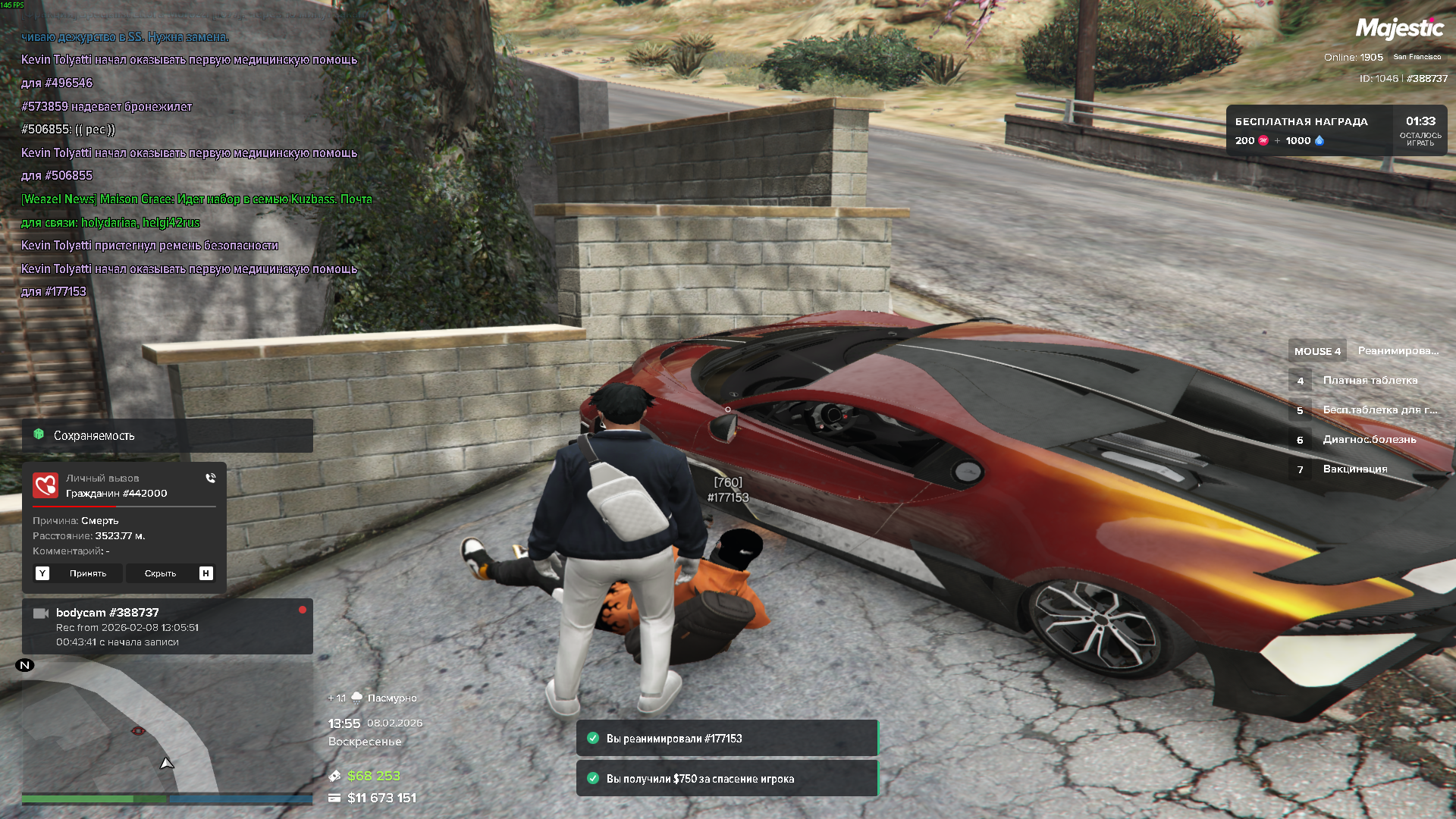Open the minimap
Viewport: 1456px width, 819px height.
coord(167,732)
